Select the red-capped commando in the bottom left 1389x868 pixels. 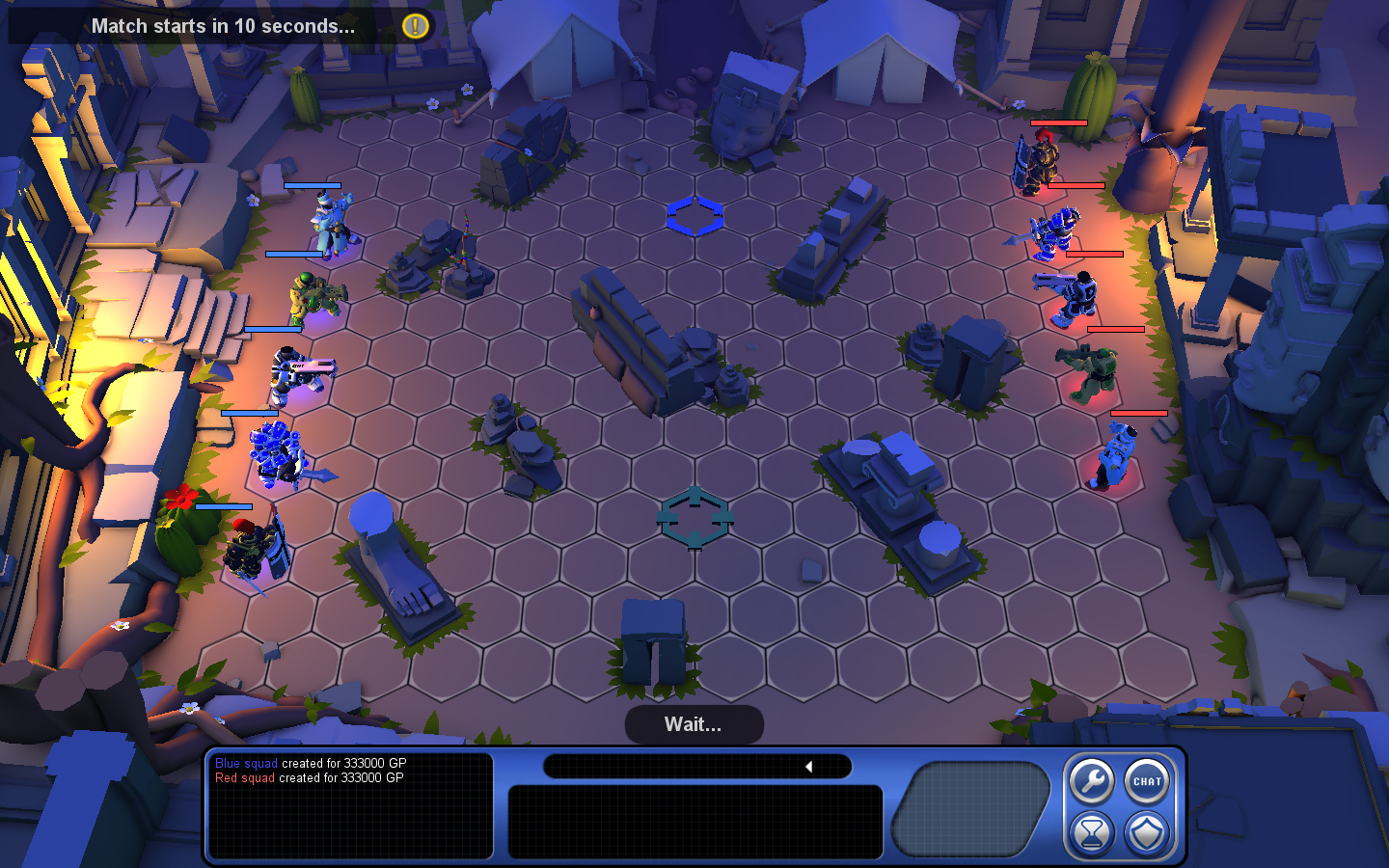tap(253, 545)
